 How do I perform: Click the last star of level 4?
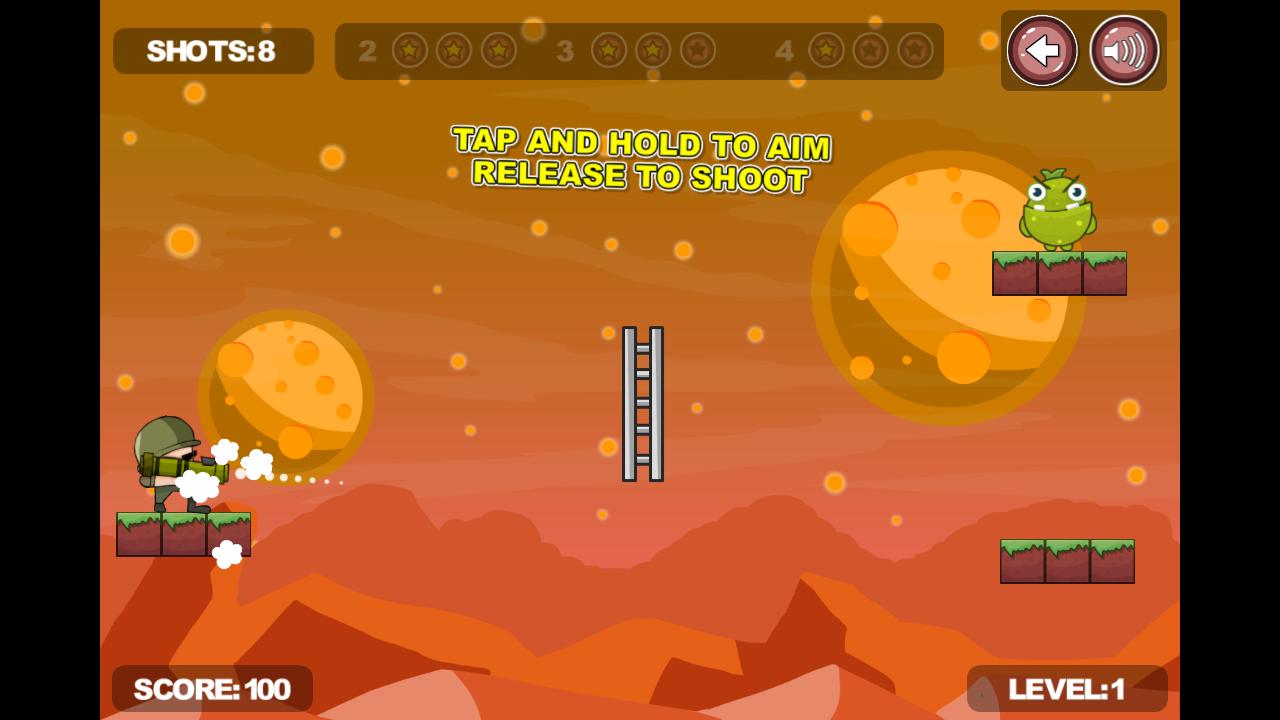coord(915,51)
